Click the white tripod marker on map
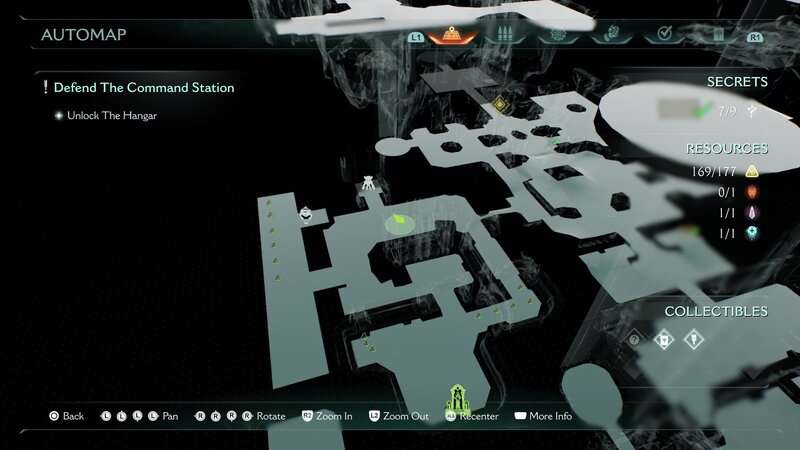 (368, 184)
